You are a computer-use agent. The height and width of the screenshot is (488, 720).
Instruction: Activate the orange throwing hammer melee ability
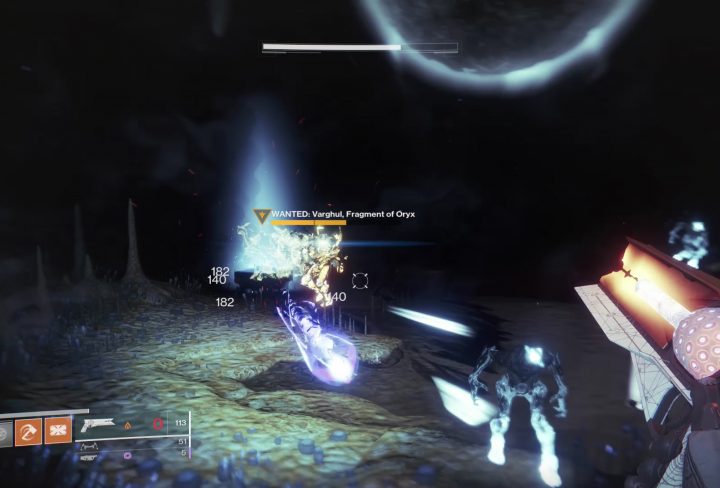[29, 431]
